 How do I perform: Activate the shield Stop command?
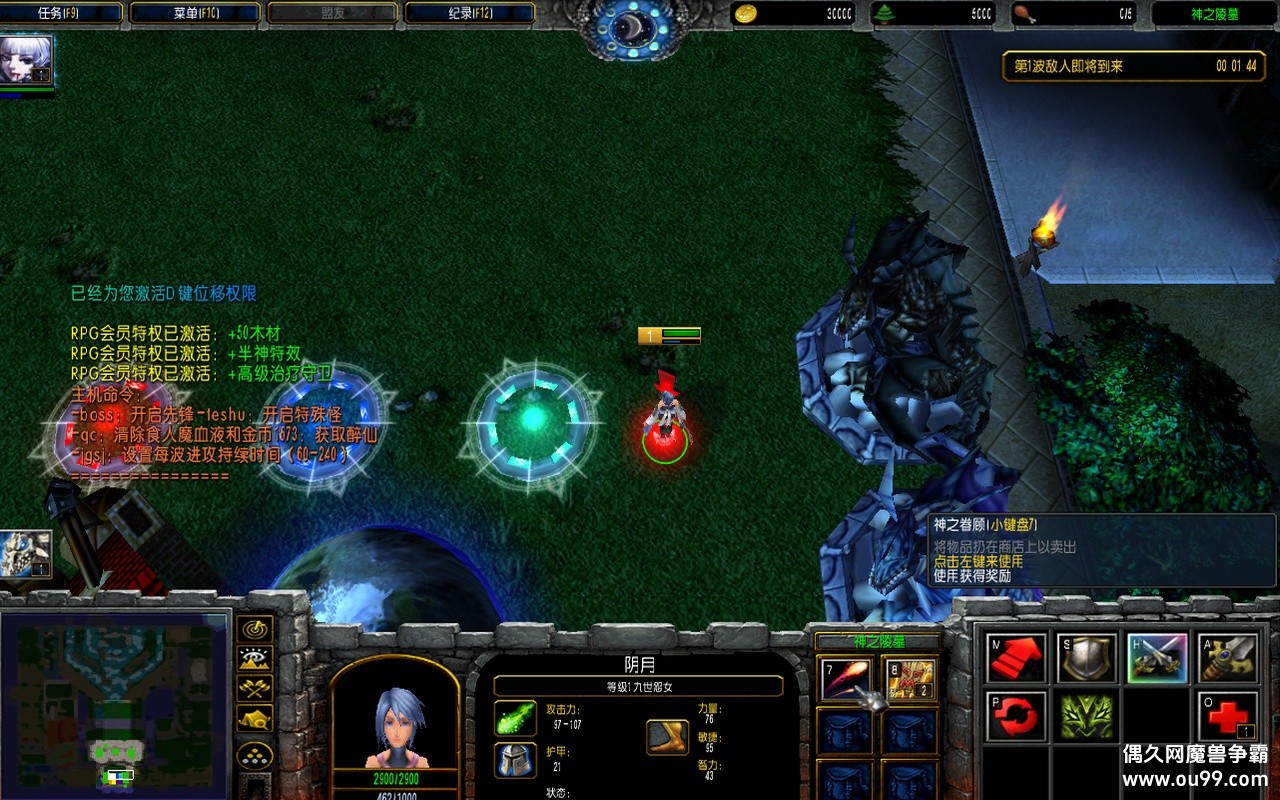click(1087, 659)
